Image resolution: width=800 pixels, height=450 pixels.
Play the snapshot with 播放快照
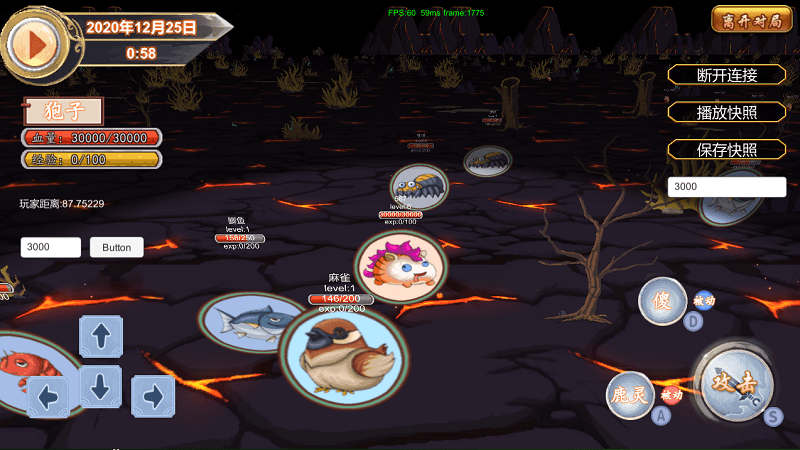pyautogui.click(x=727, y=113)
